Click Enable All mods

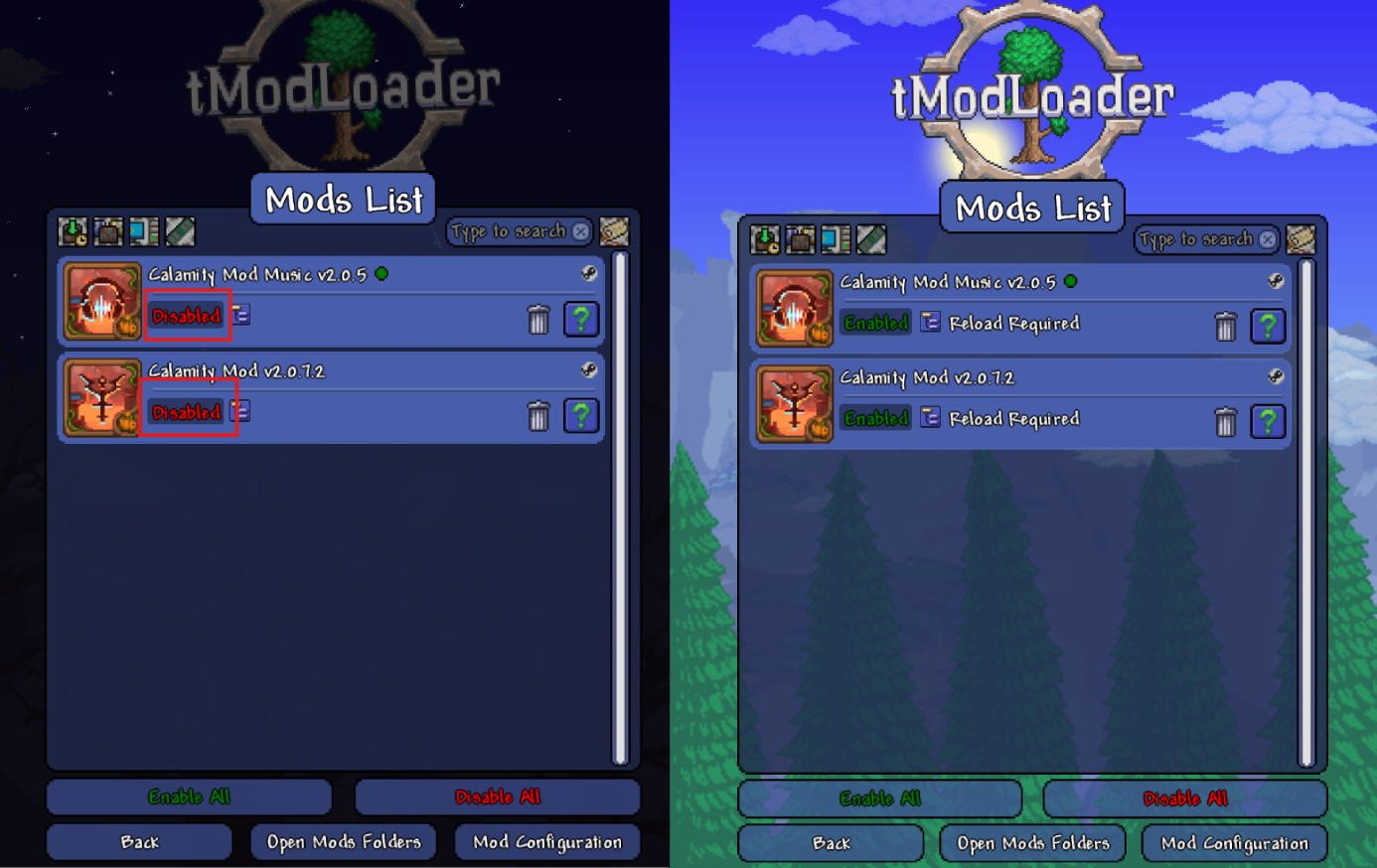pos(189,796)
